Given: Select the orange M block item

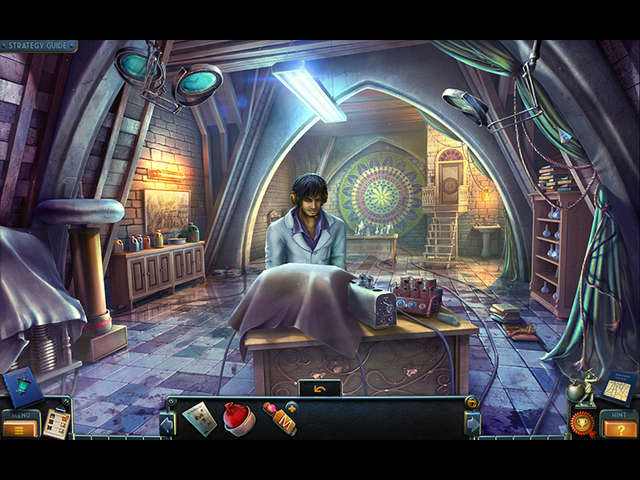Looking at the screenshot, I should (280, 419).
